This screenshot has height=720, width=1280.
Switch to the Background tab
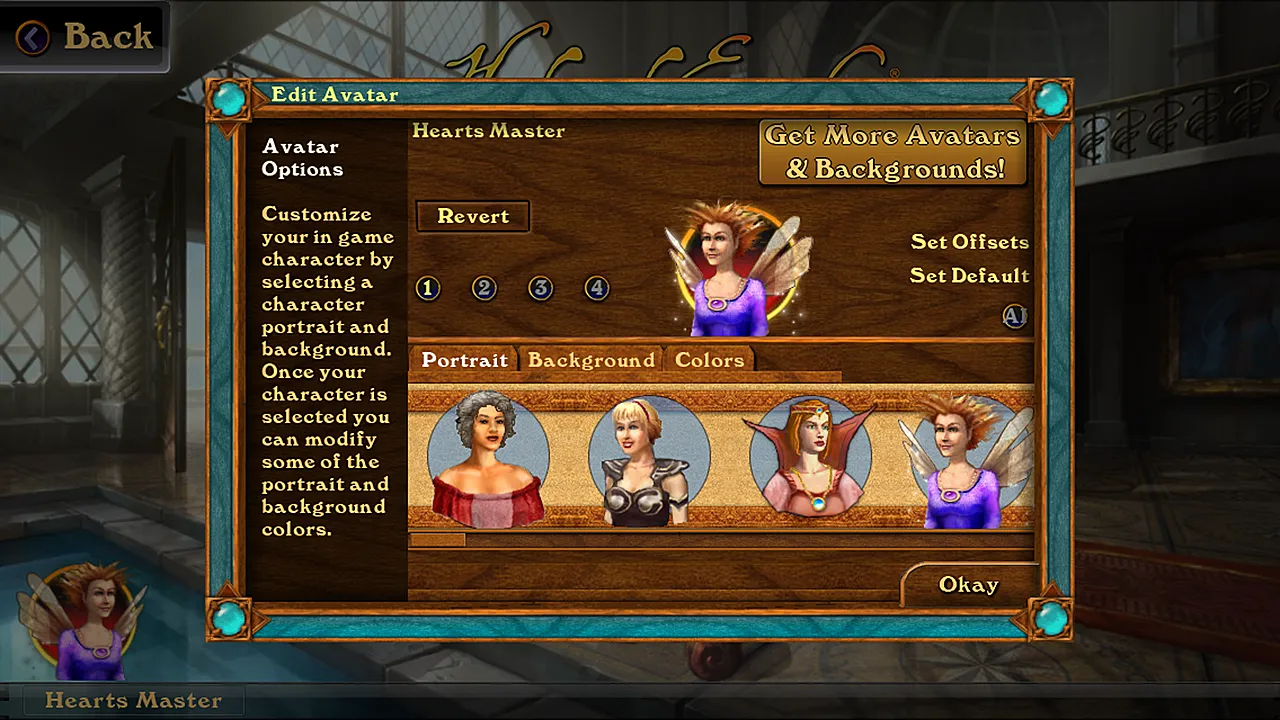pyautogui.click(x=591, y=360)
